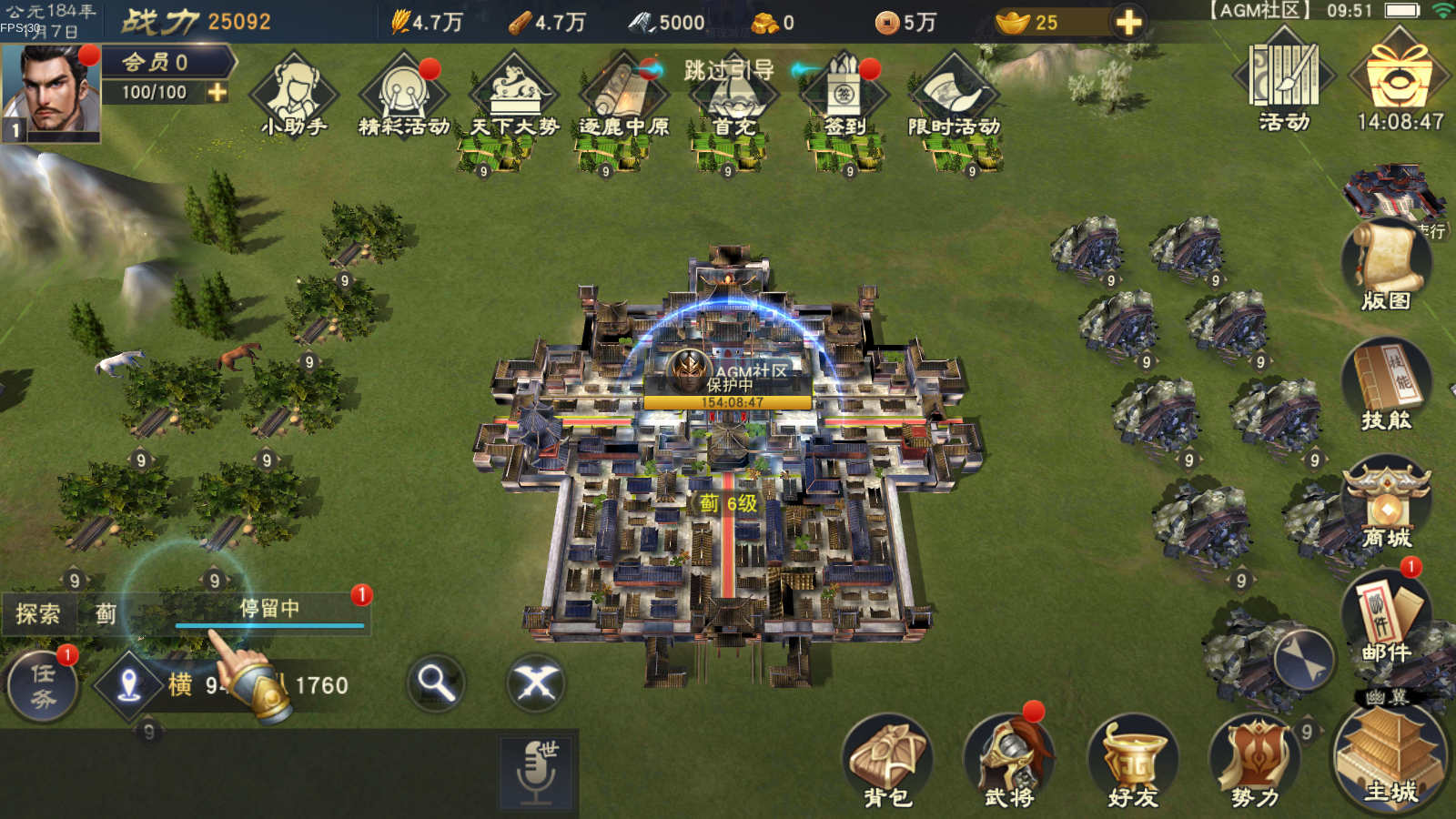The width and height of the screenshot is (1456, 819).
Task: Add gold ingots with the plus button
Action: (x=1128, y=22)
